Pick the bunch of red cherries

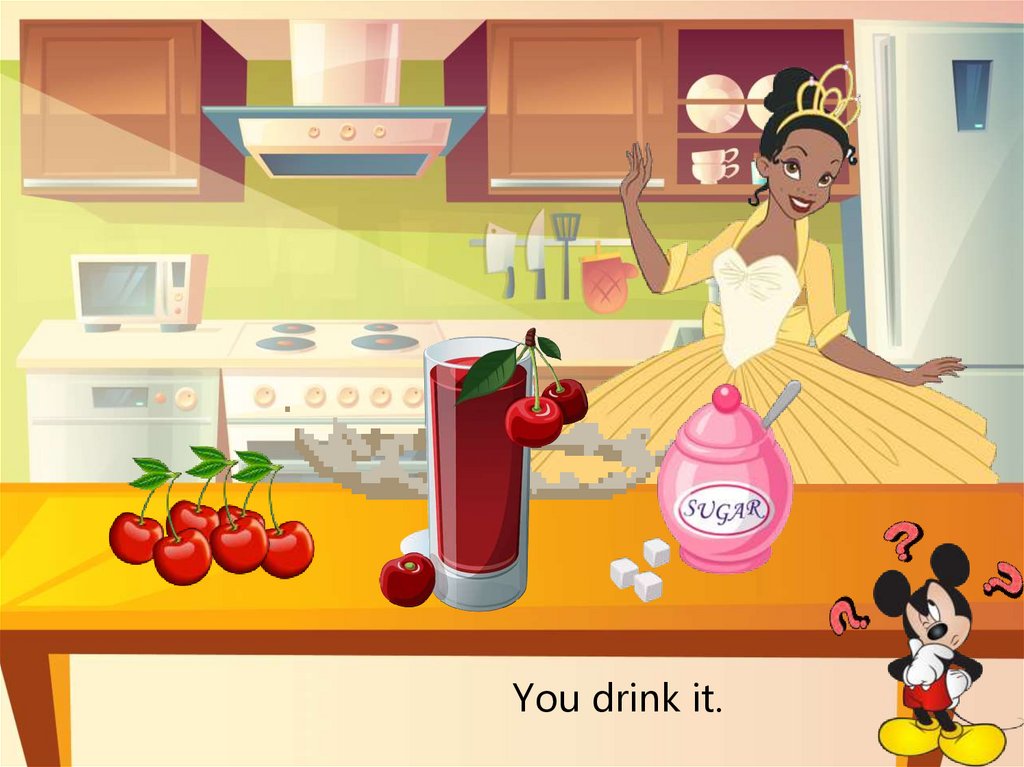212,530
